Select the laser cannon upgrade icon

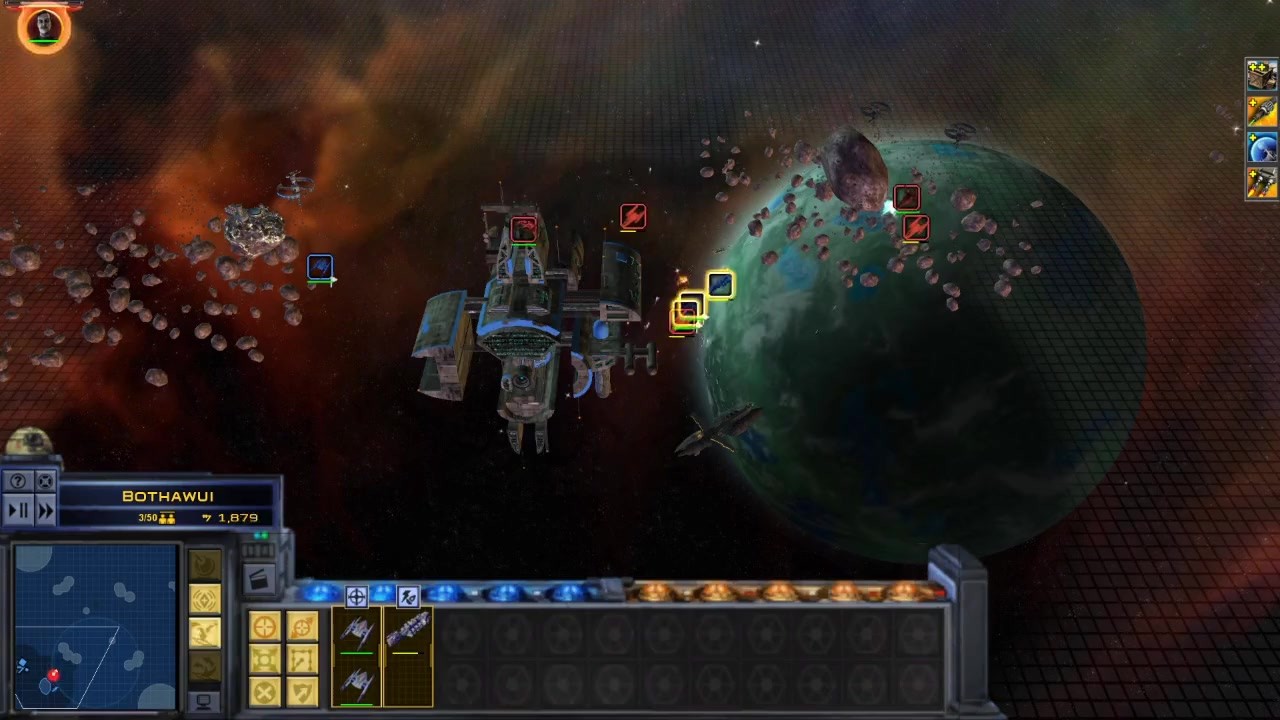pyautogui.click(x=1262, y=112)
